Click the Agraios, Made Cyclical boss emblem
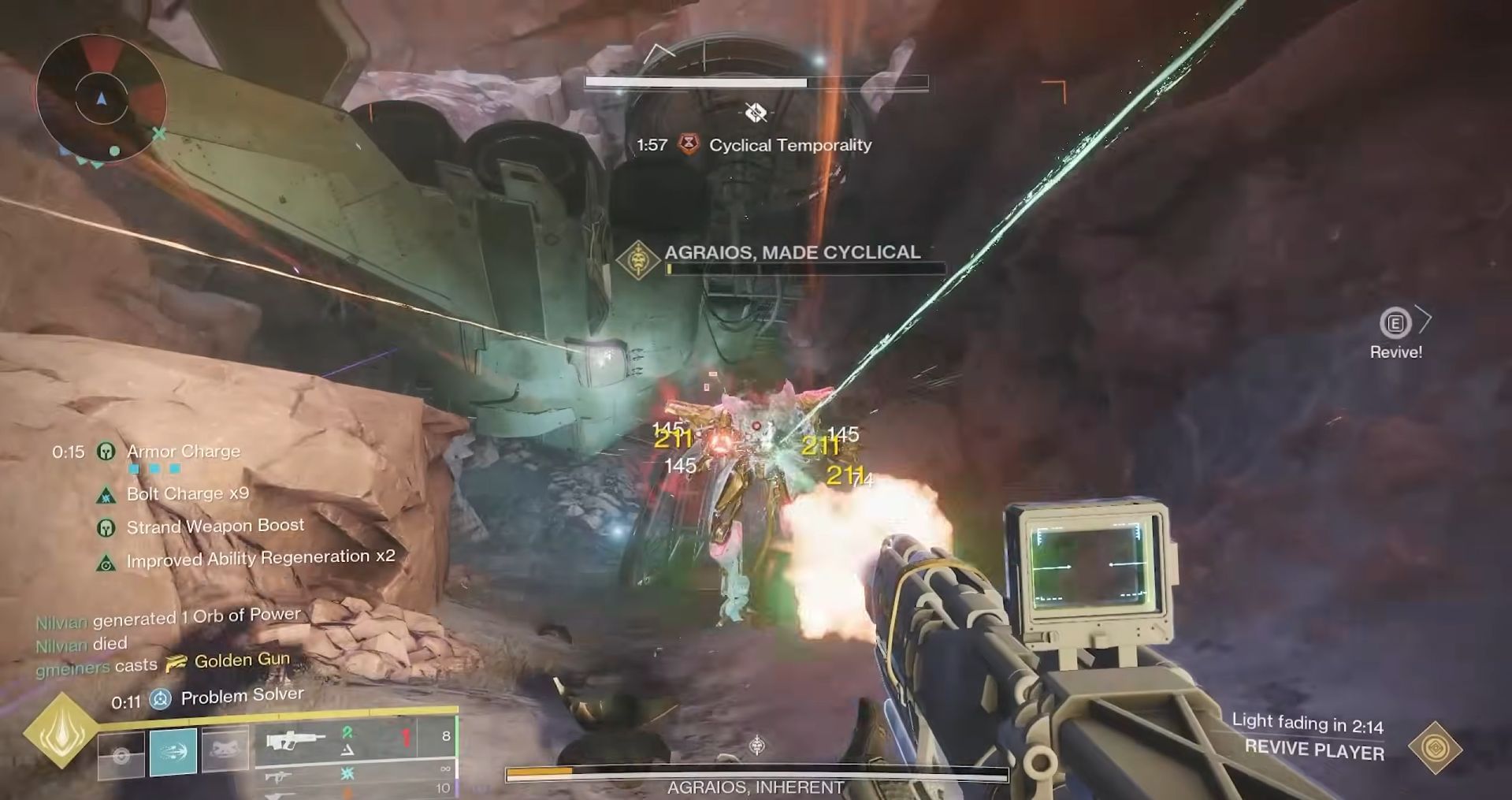Image resolution: width=1512 pixels, height=800 pixels. click(x=637, y=261)
